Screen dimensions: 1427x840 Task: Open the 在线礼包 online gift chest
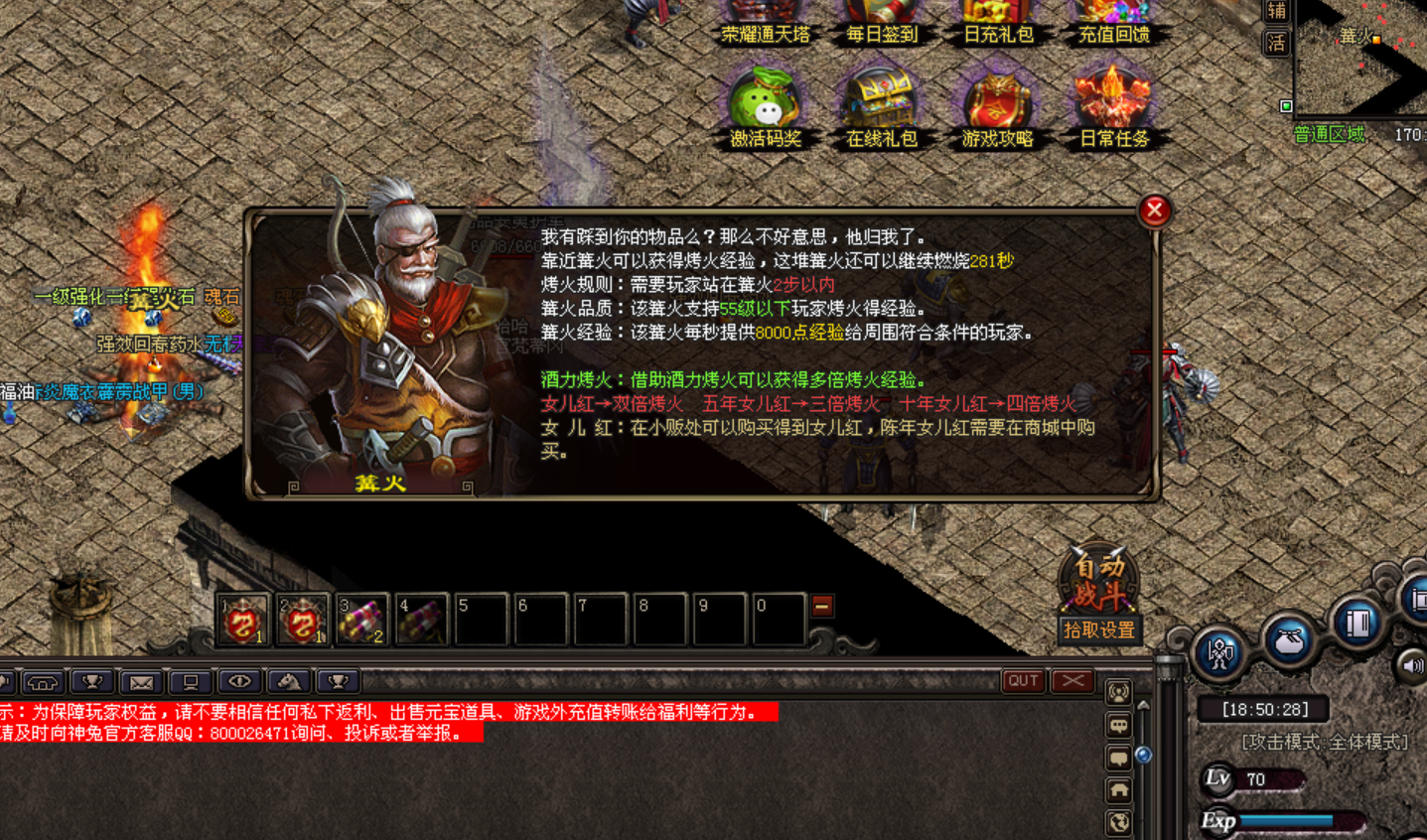[881, 102]
